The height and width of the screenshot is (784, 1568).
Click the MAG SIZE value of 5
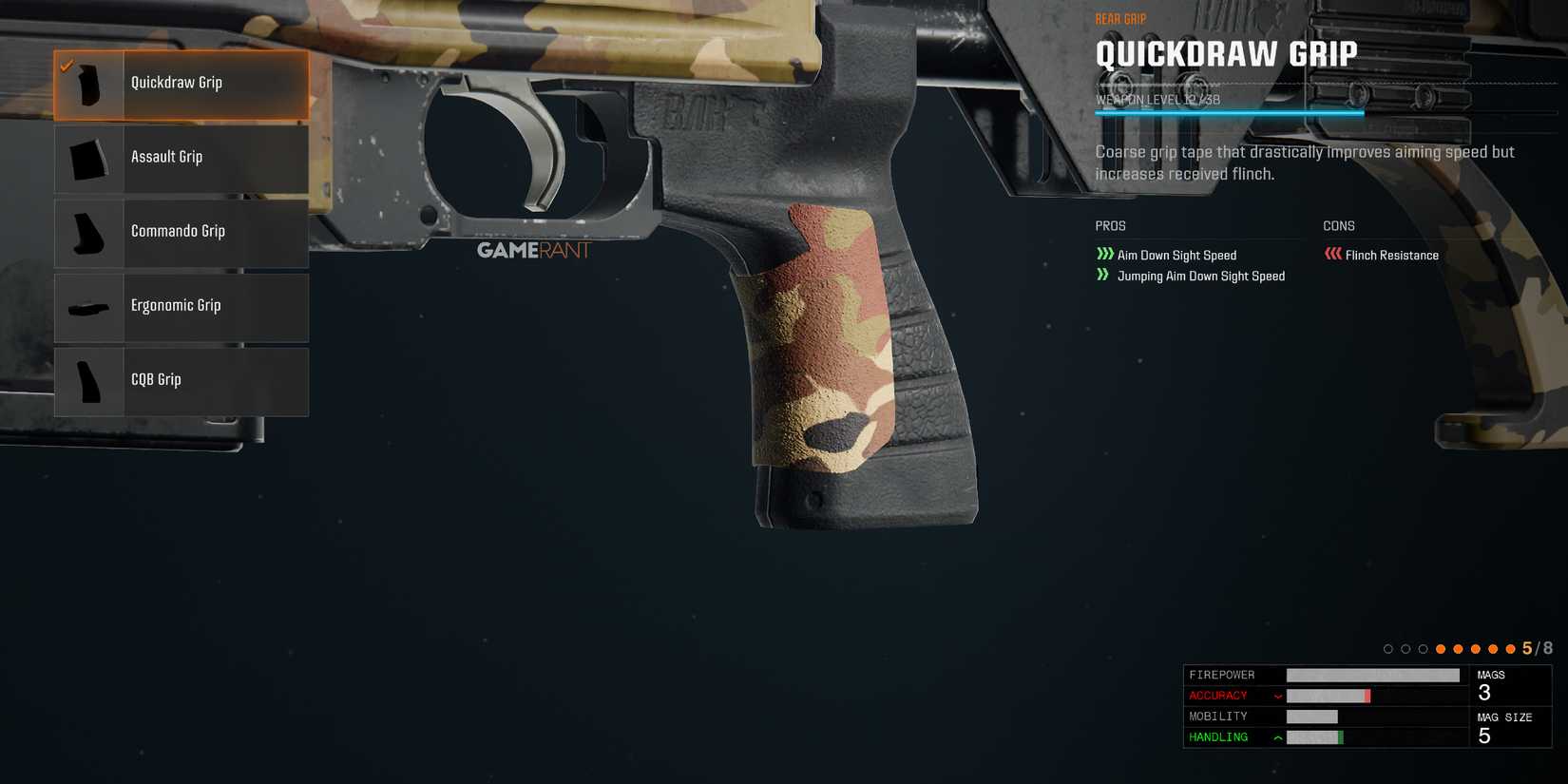click(x=1484, y=736)
